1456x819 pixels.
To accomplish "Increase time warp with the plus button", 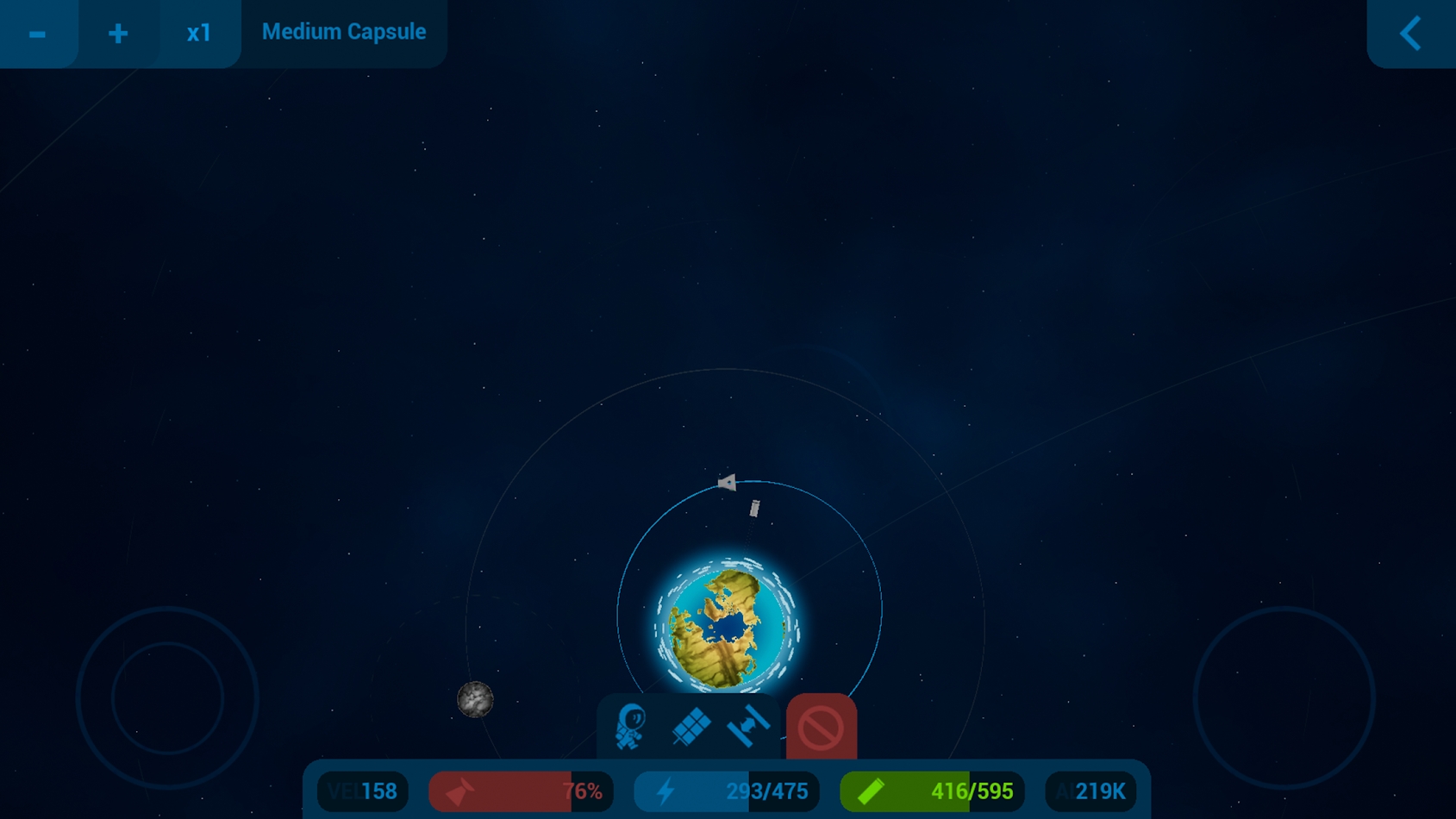I will tap(118, 34).
